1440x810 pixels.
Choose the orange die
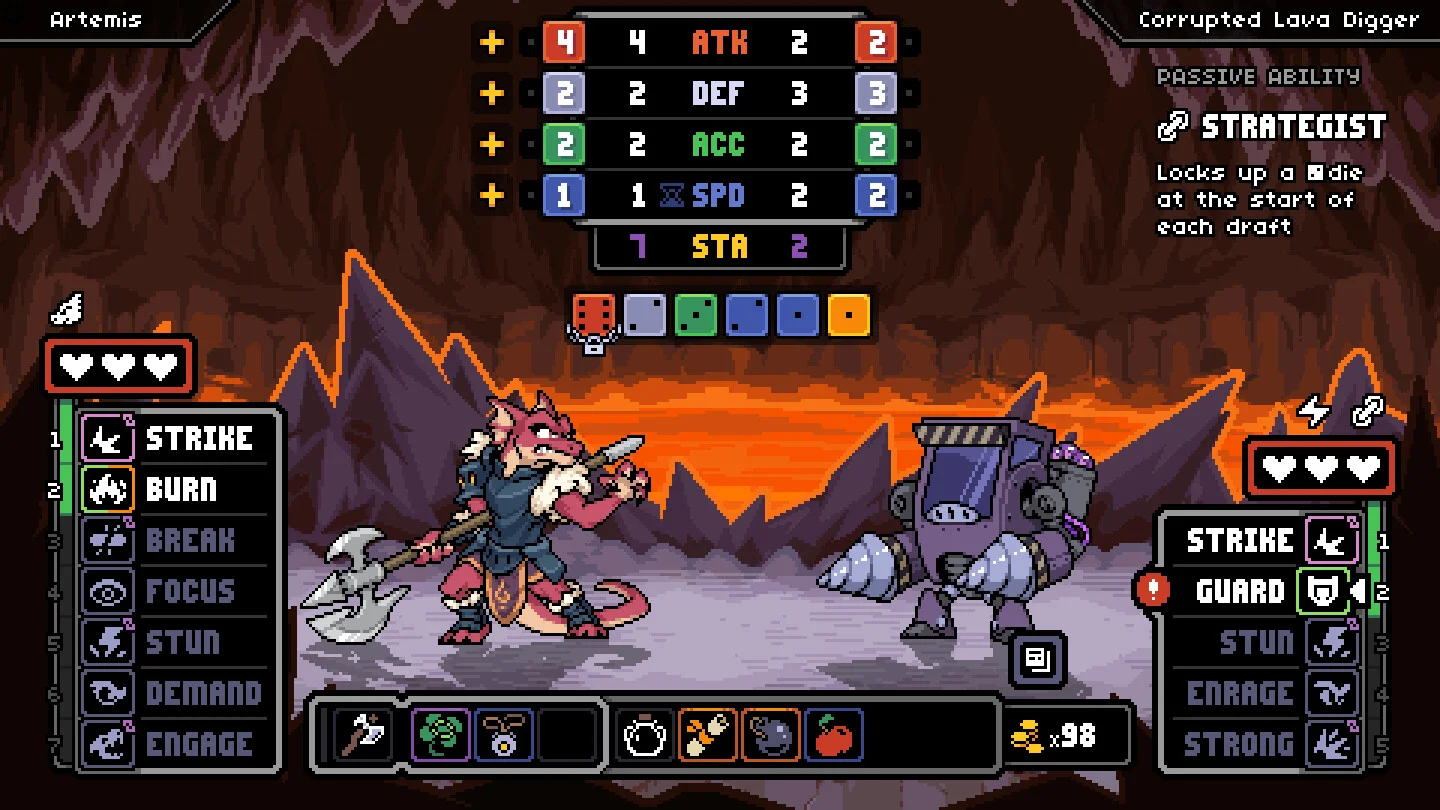tap(848, 315)
